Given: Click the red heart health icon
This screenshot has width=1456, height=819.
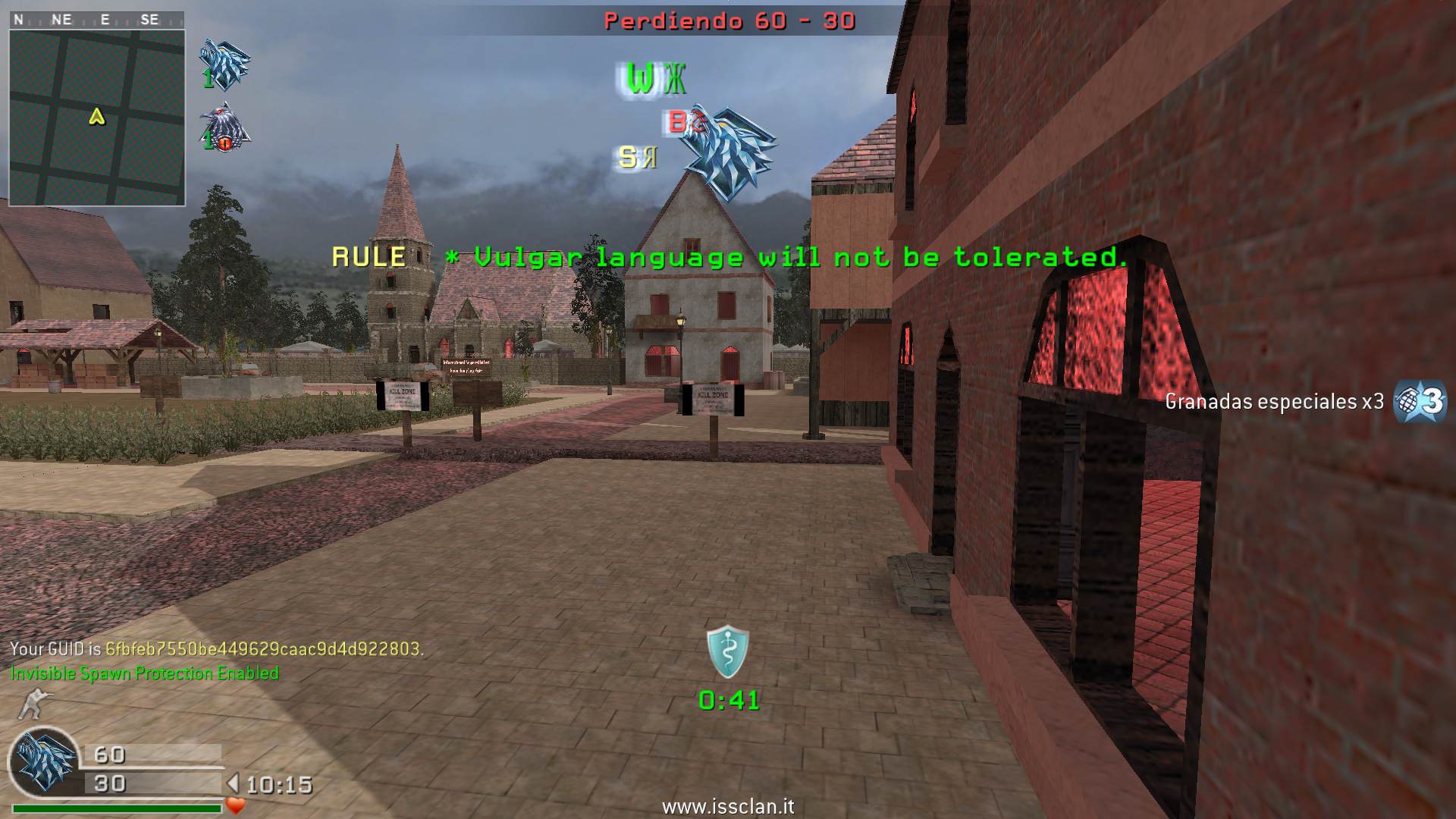Looking at the screenshot, I should coord(236,805).
